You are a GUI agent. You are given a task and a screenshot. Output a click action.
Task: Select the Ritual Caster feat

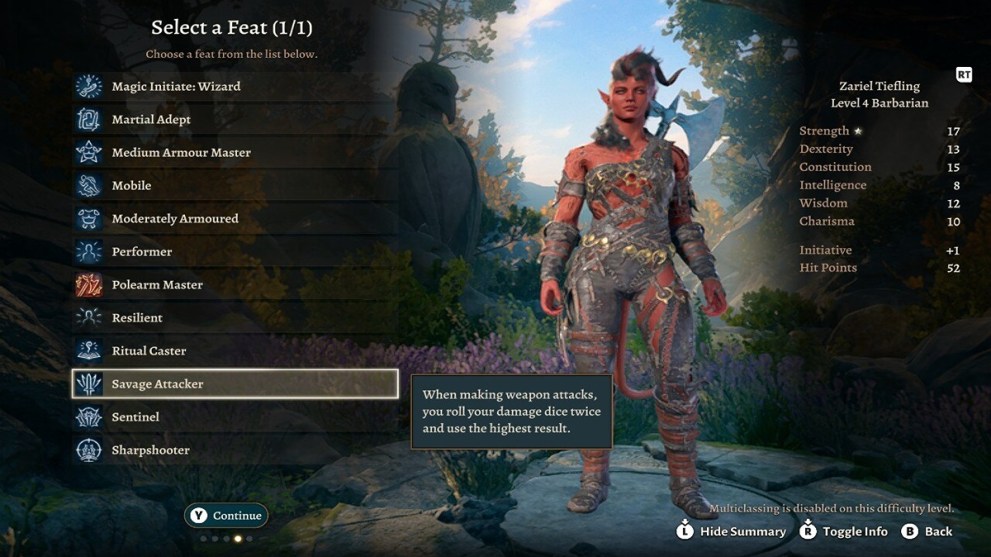pyautogui.click(x=149, y=351)
